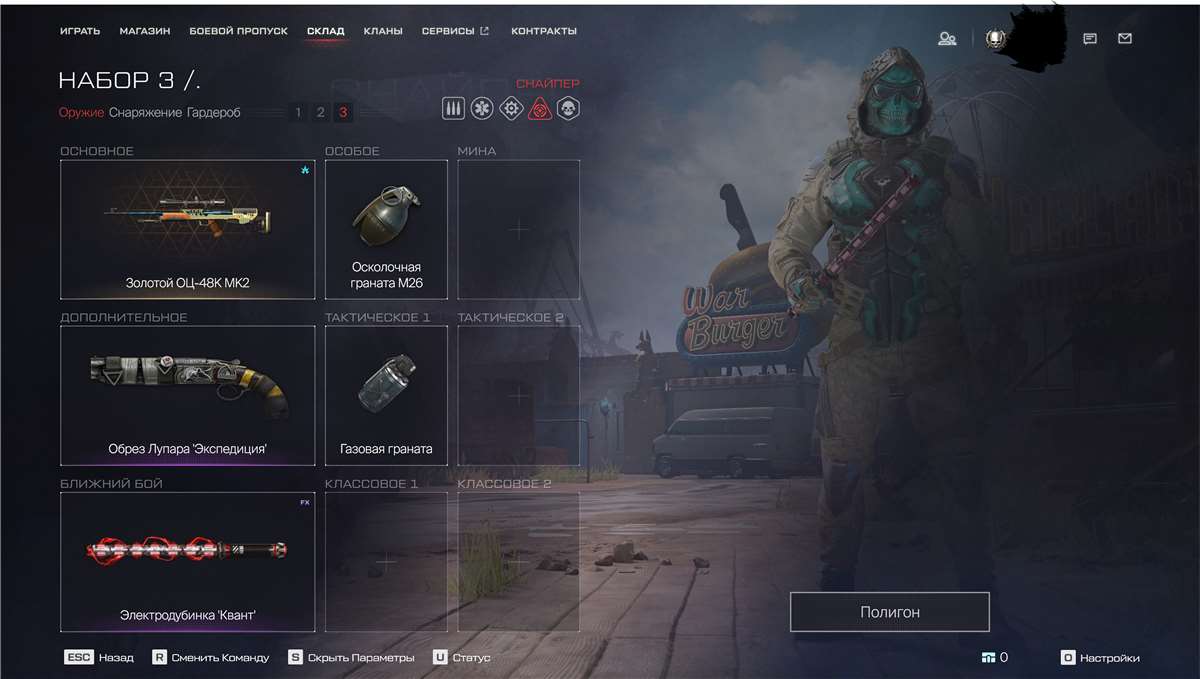Open БОЕВОЙ ПРОПУСК battle pass
1200x679 pixels.
pos(238,31)
